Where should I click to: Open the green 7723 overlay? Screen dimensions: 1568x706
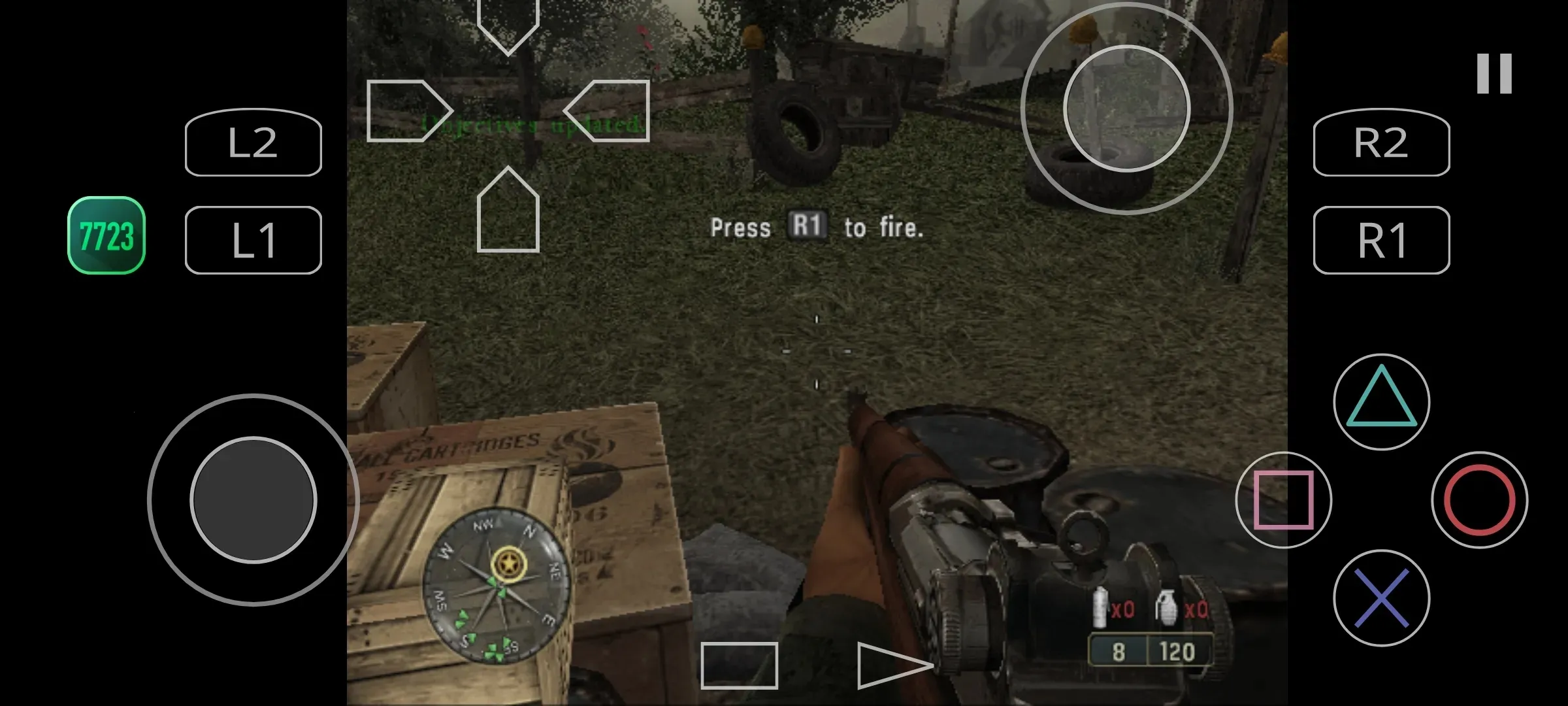[106, 235]
